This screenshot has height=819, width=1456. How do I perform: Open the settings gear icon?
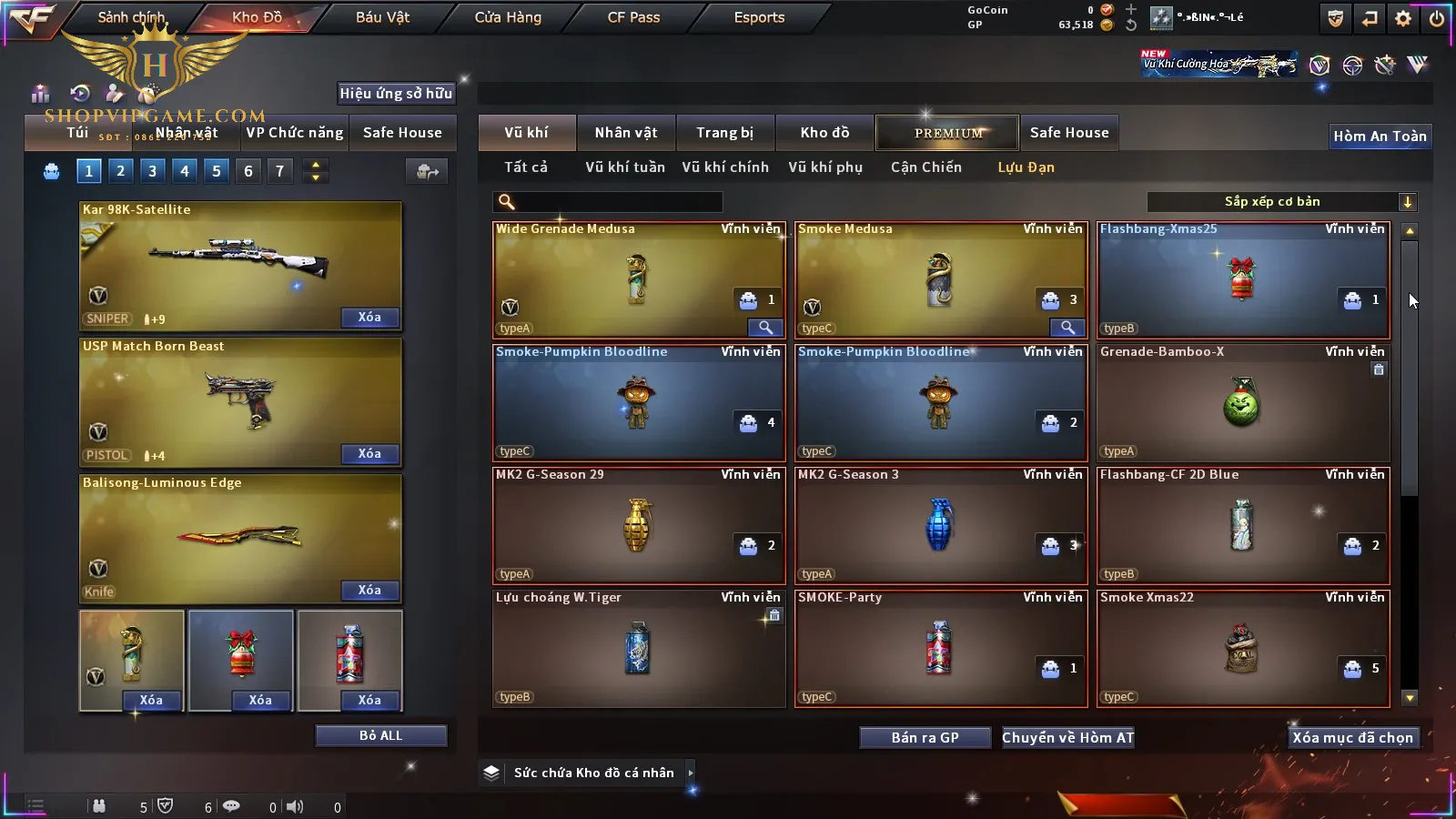[x=1403, y=18]
